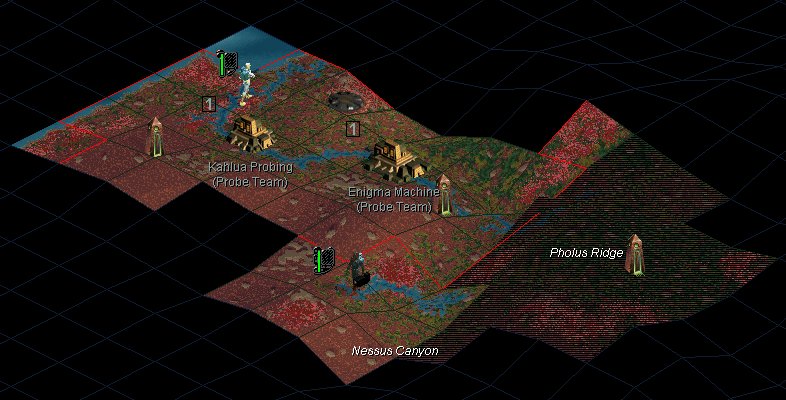
Task: Open the Enigma Machine base
Action: tap(394, 157)
